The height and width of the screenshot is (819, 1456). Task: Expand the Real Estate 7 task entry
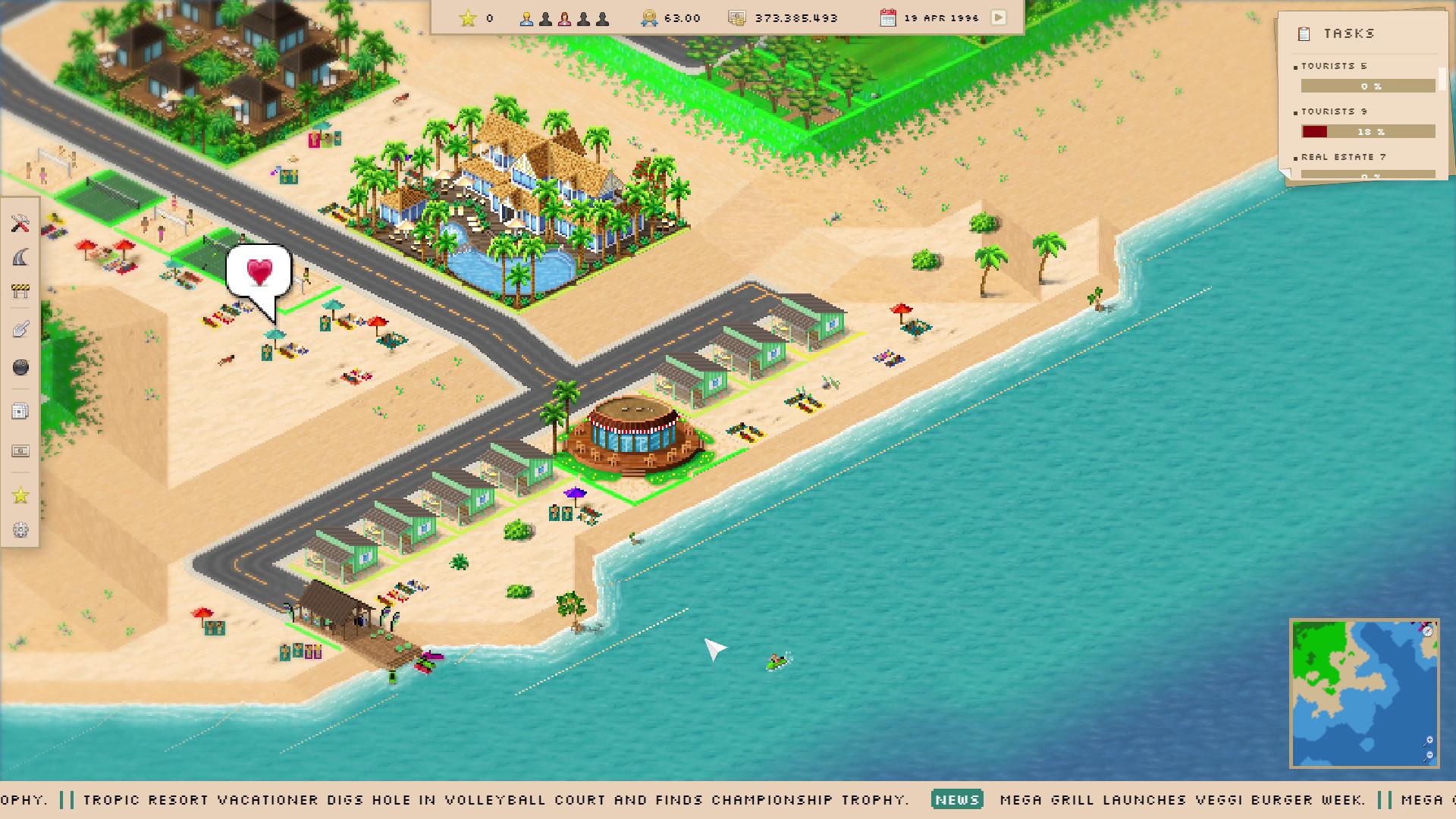[1342, 157]
